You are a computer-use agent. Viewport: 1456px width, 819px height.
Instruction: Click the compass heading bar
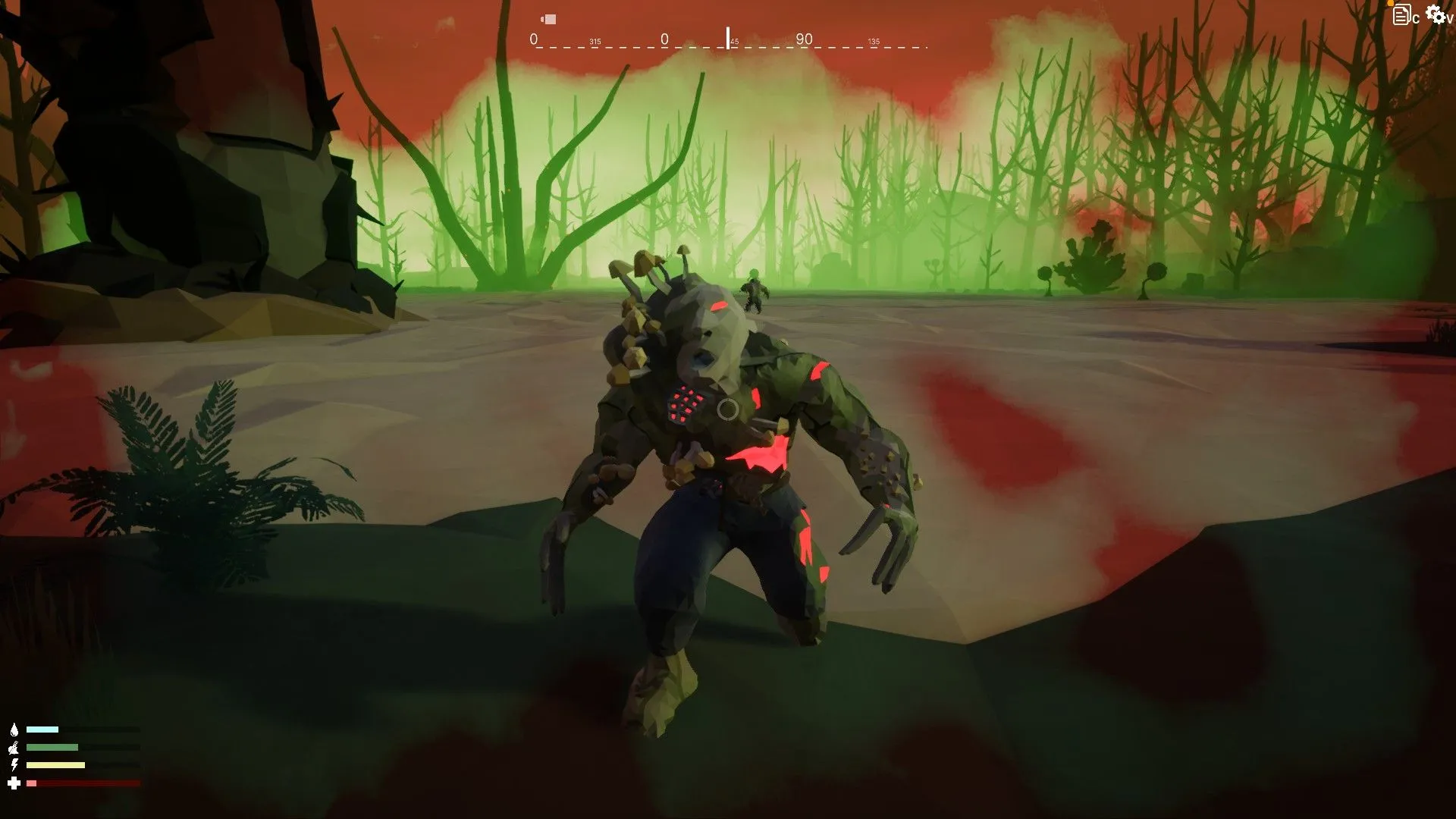[x=728, y=40]
